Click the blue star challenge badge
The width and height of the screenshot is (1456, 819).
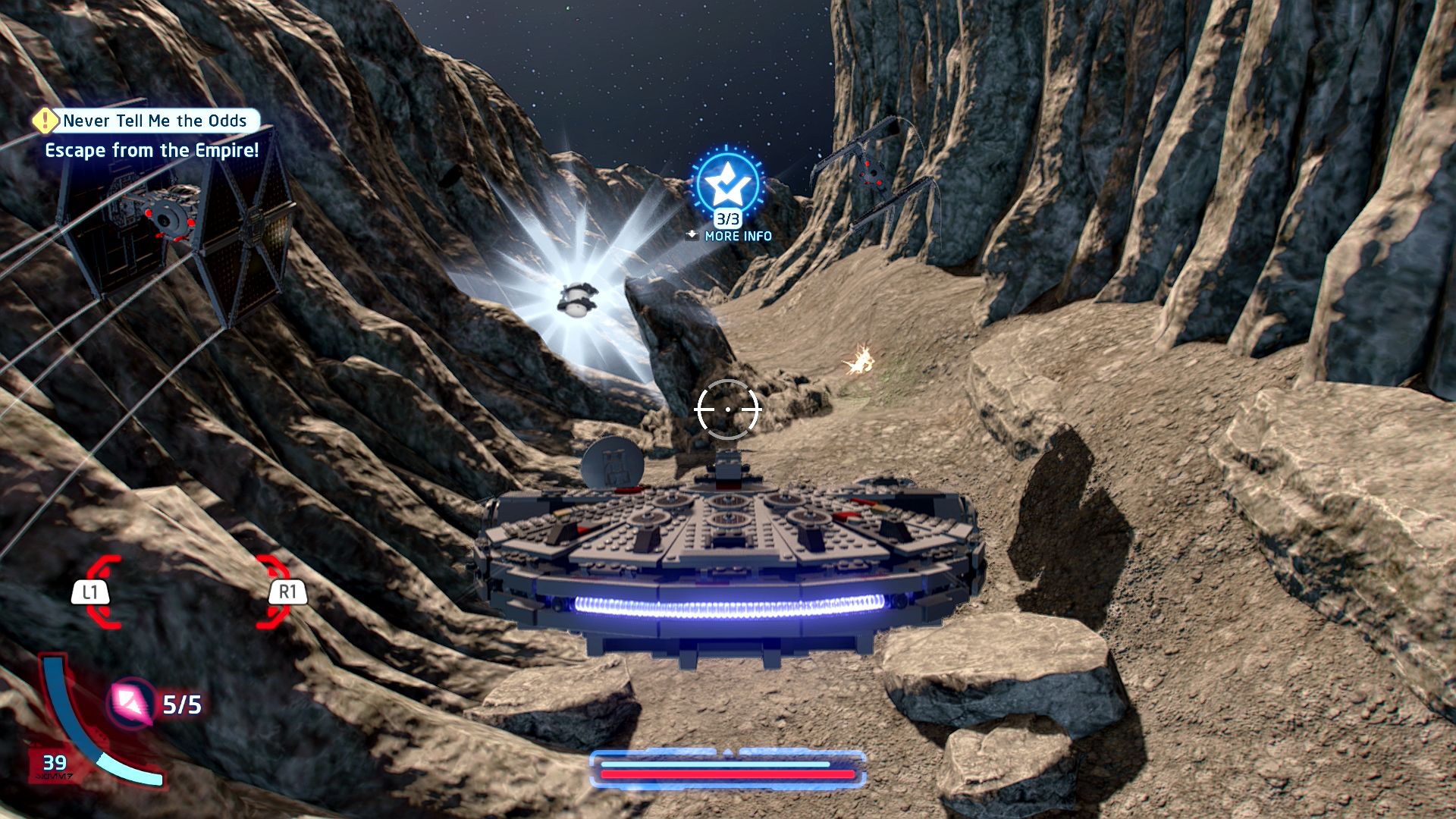click(727, 182)
